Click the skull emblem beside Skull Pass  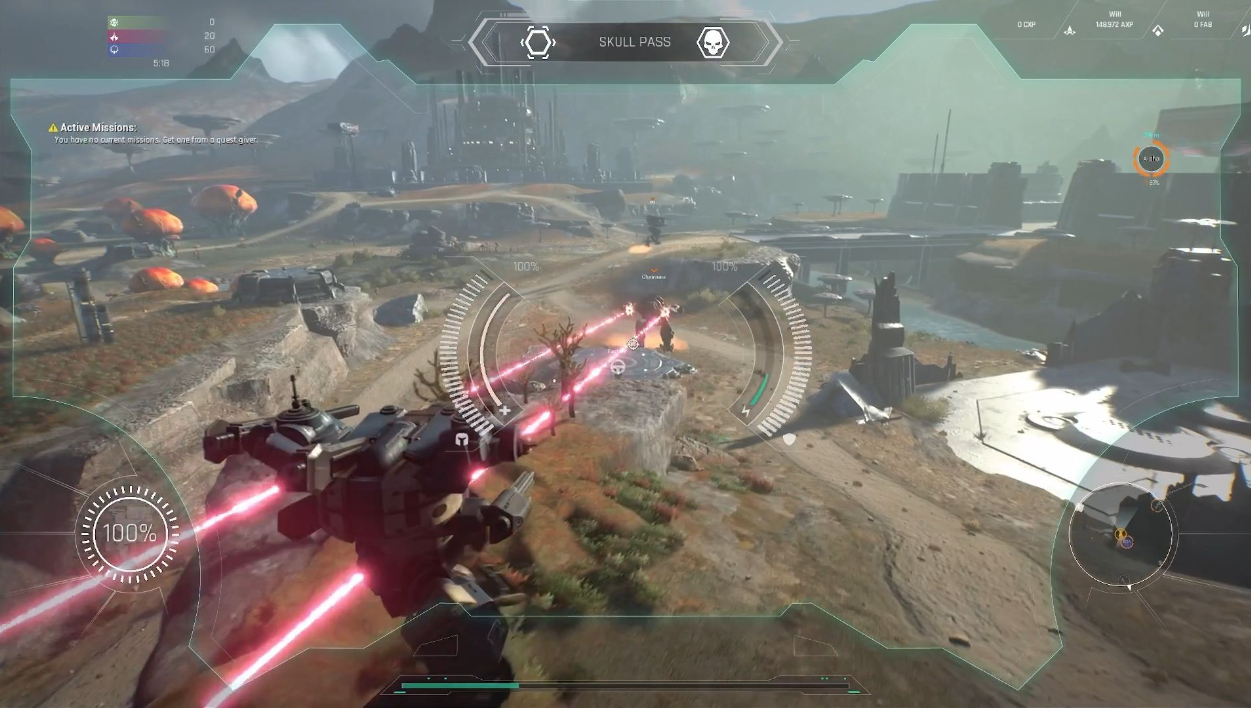click(712, 43)
